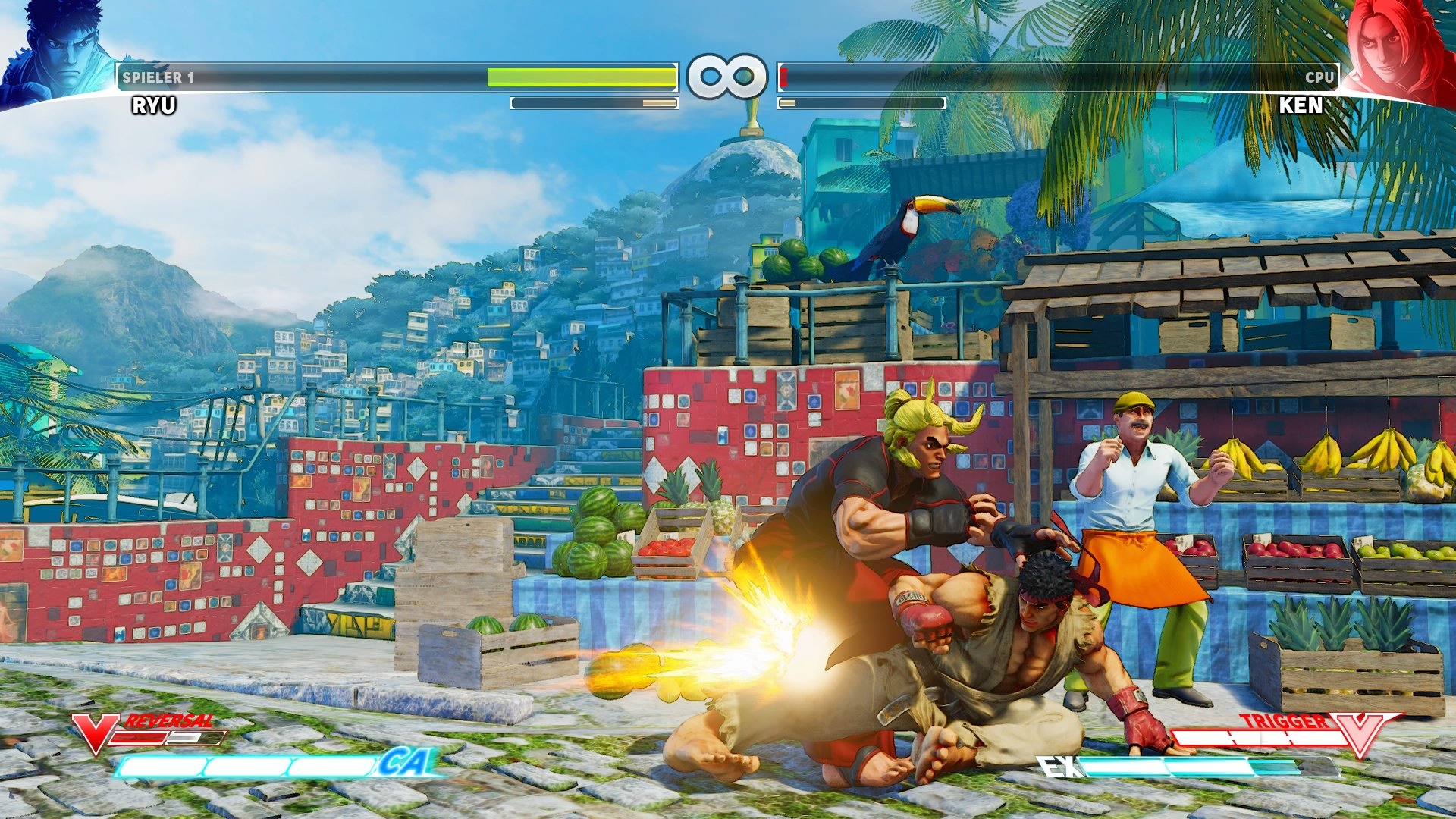The image size is (1456, 819).
Task: Select the KEN name label
Action: 1301,106
